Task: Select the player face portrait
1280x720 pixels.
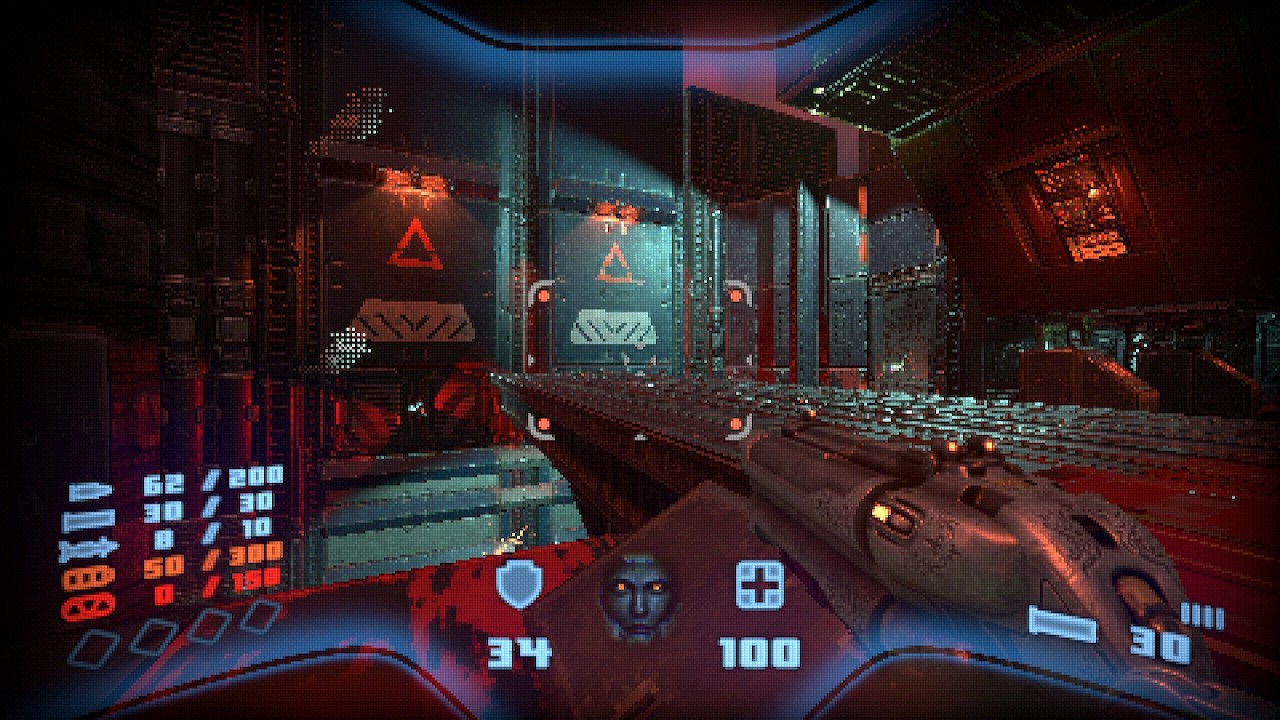Action: [639, 598]
